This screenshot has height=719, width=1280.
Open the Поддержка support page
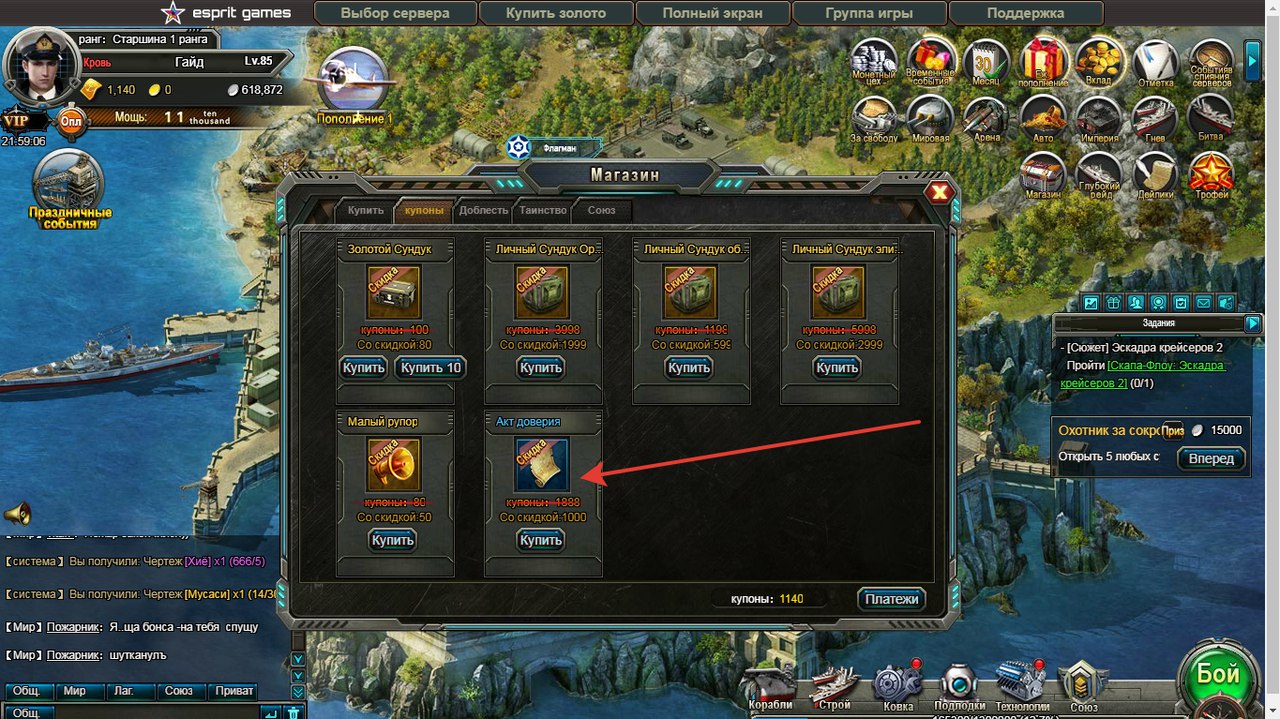click(1024, 14)
